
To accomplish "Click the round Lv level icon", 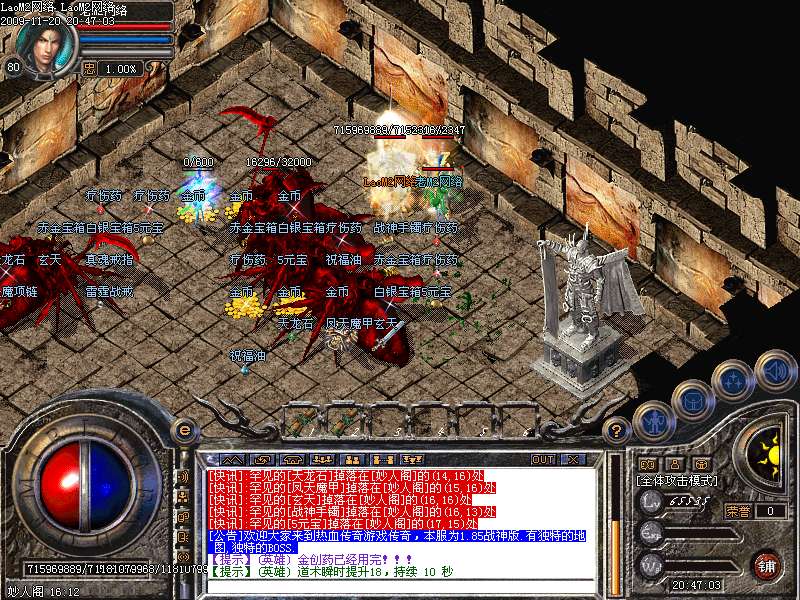I will (652, 502).
